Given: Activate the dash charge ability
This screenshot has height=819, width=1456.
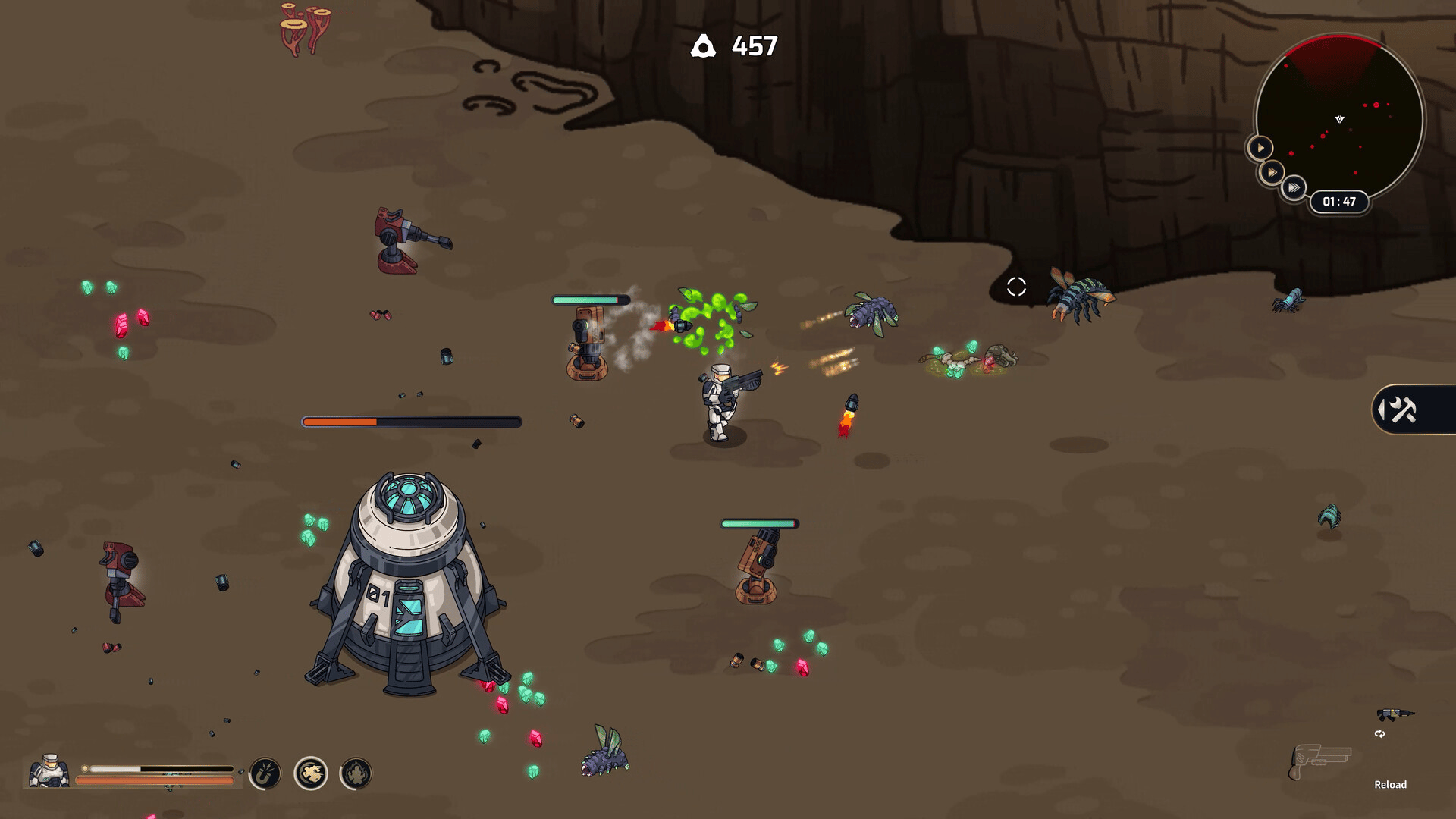Looking at the screenshot, I should point(310,773).
